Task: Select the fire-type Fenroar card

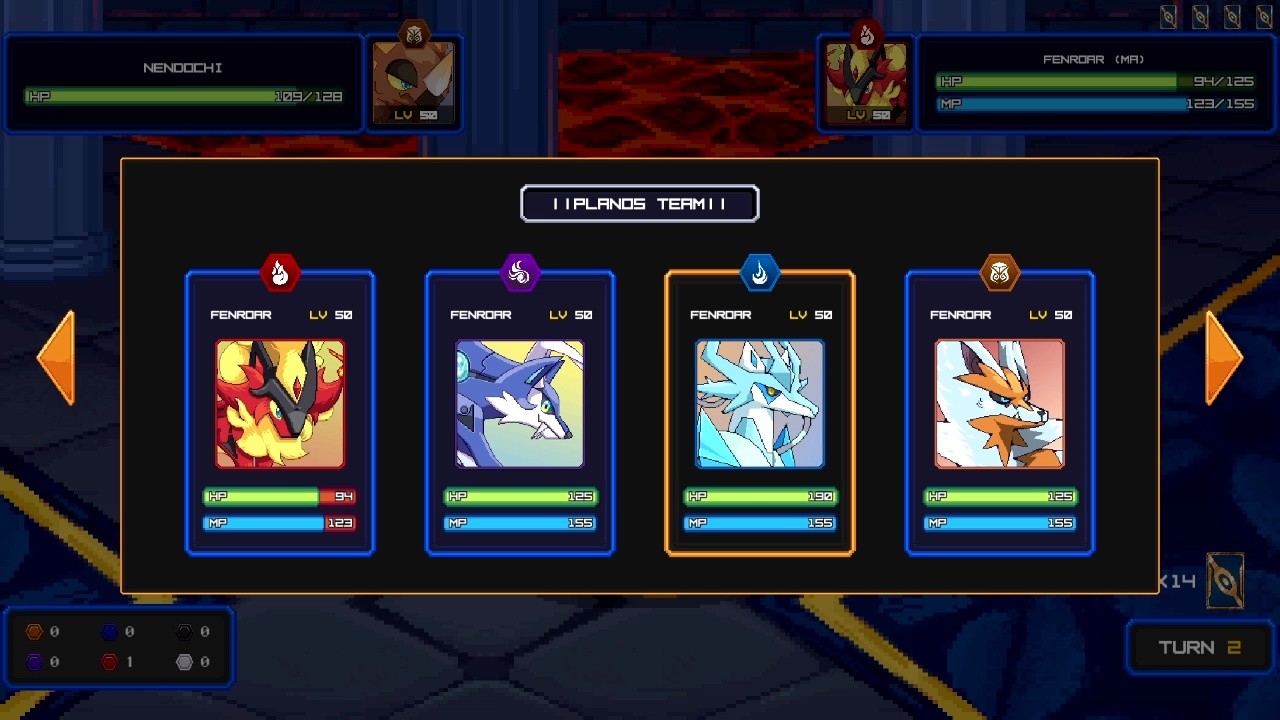Action: pos(280,405)
